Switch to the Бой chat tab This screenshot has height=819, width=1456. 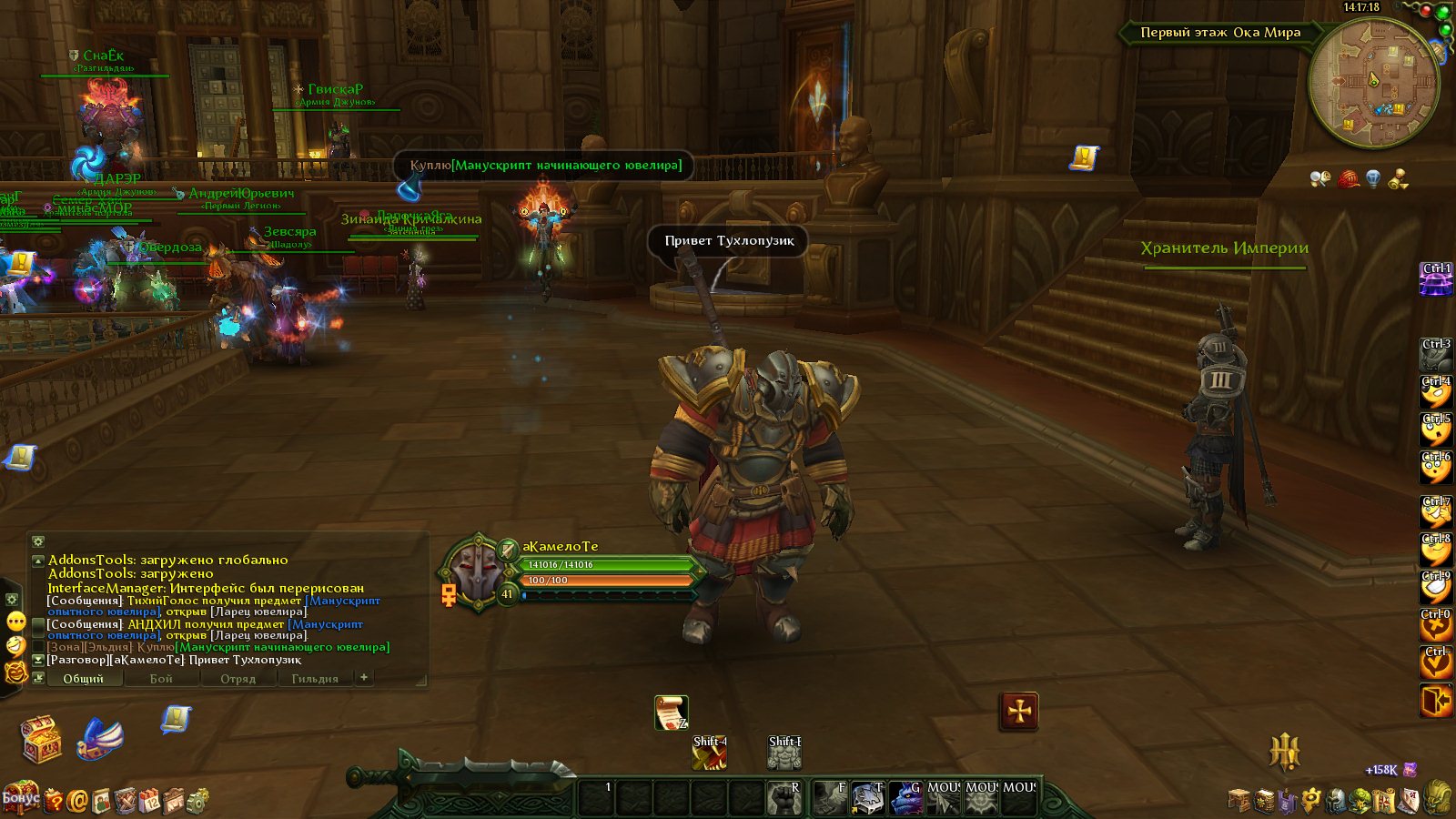[x=161, y=679]
